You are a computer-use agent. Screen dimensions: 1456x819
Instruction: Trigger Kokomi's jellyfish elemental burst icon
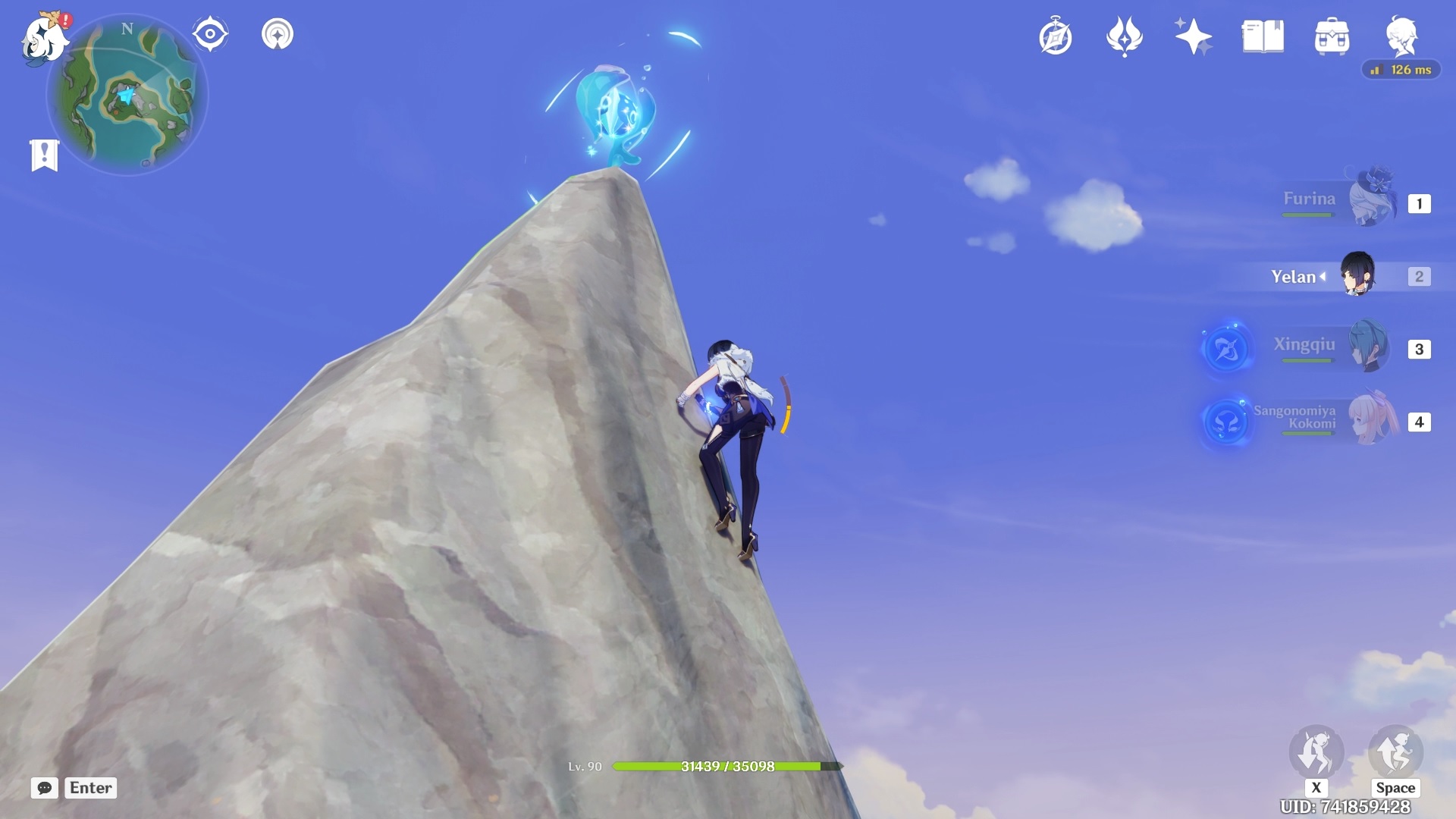pos(1226,422)
